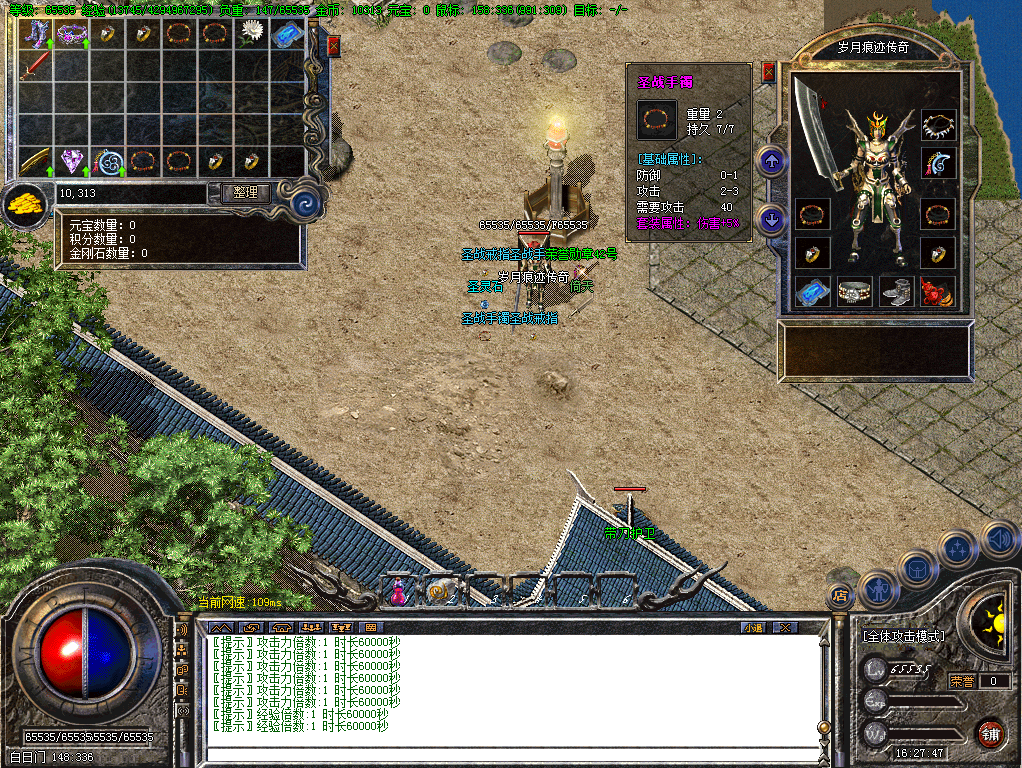Click the round red 铺 stall button
This screenshot has height=768, width=1022.
(x=990, y=733)
